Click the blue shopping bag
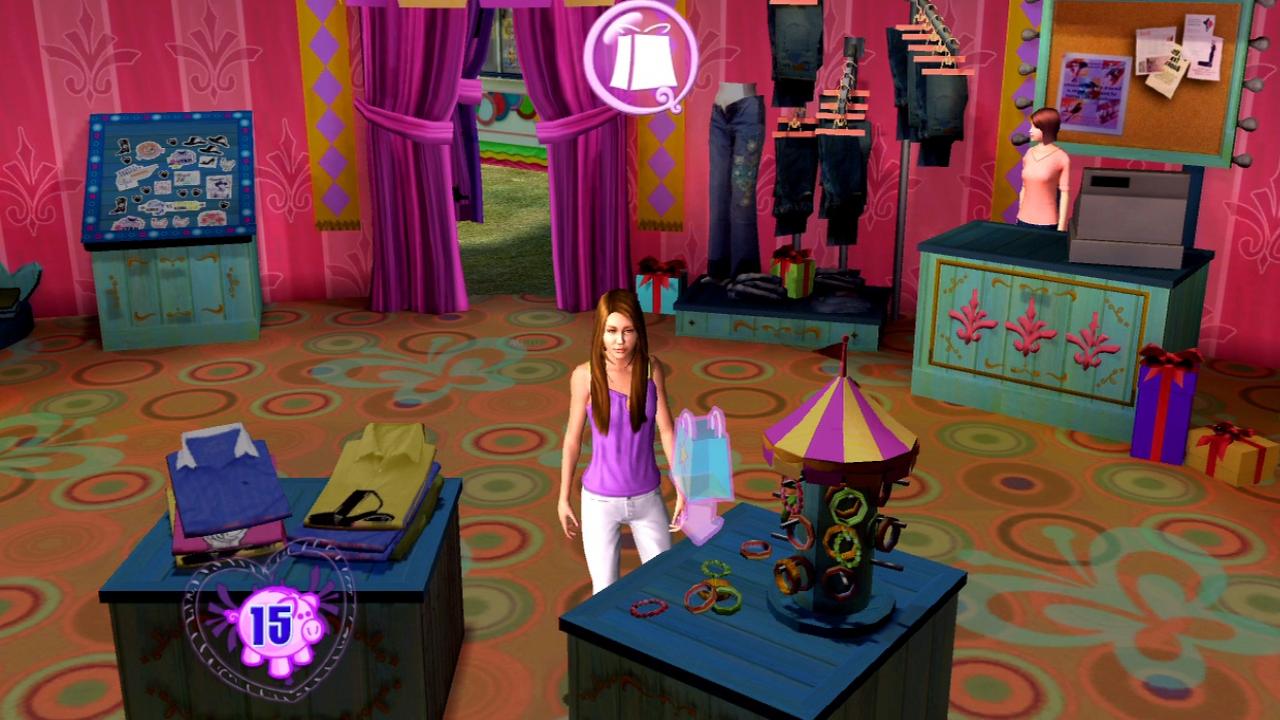Viewport: 1280px width, 720px height. tap(706, 460)
